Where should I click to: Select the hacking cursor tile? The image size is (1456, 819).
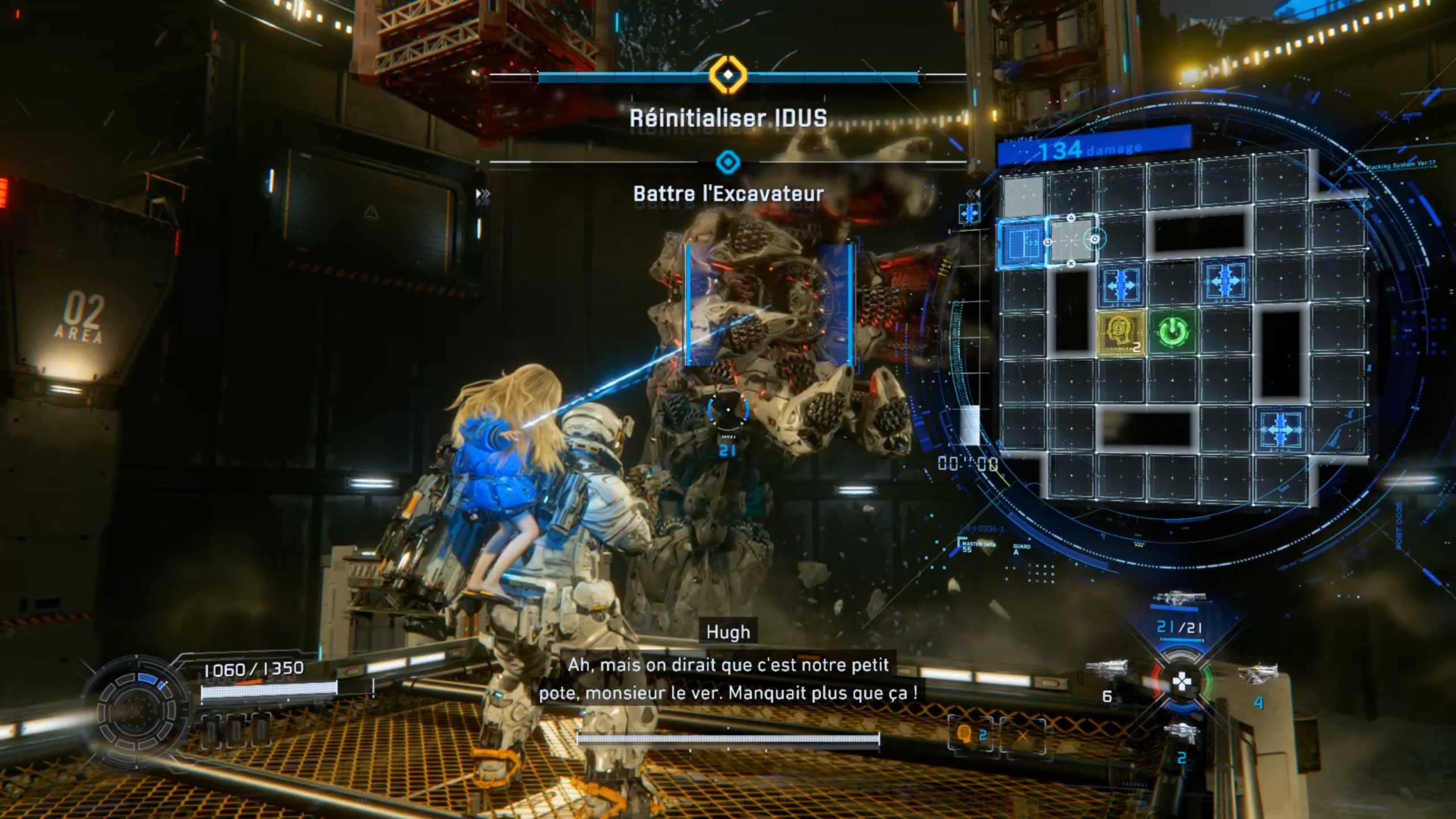click(1071, 241)
